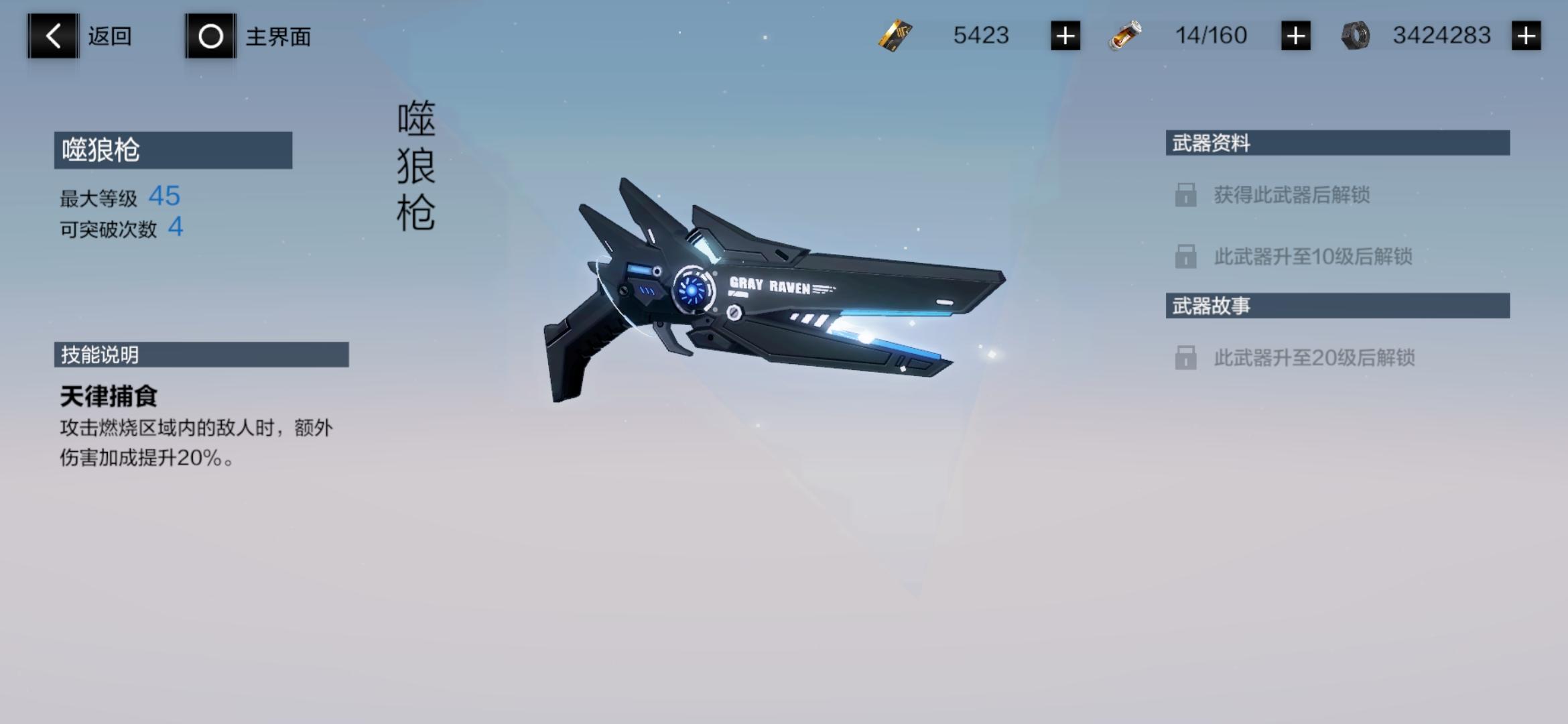This screenshot has width=1568, height=724.
Task: Select locked entry 此武器升至10级后解锁
Action: (1312, 256)
